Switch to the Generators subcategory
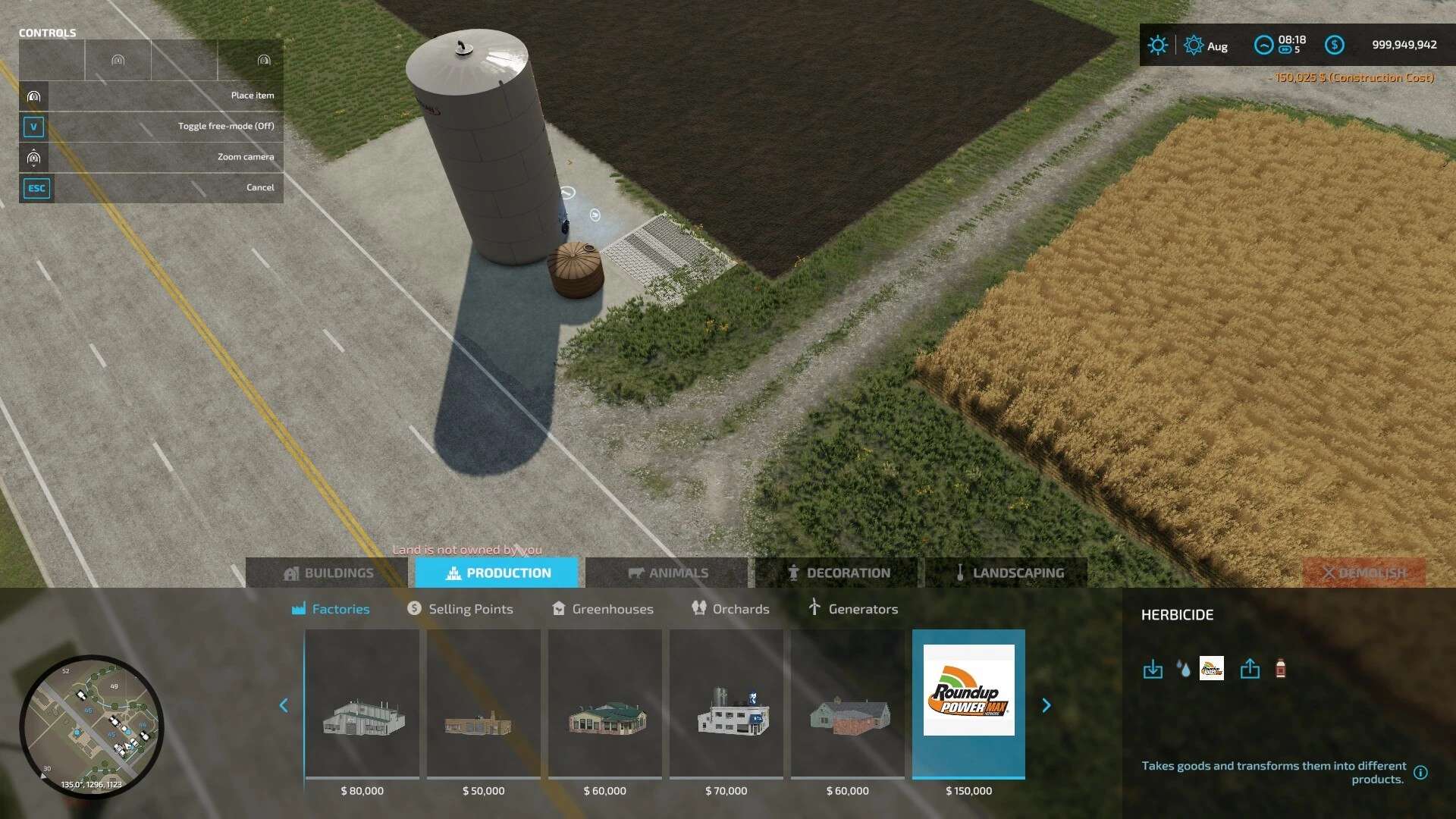1456x819 pixels. (853, 609)
